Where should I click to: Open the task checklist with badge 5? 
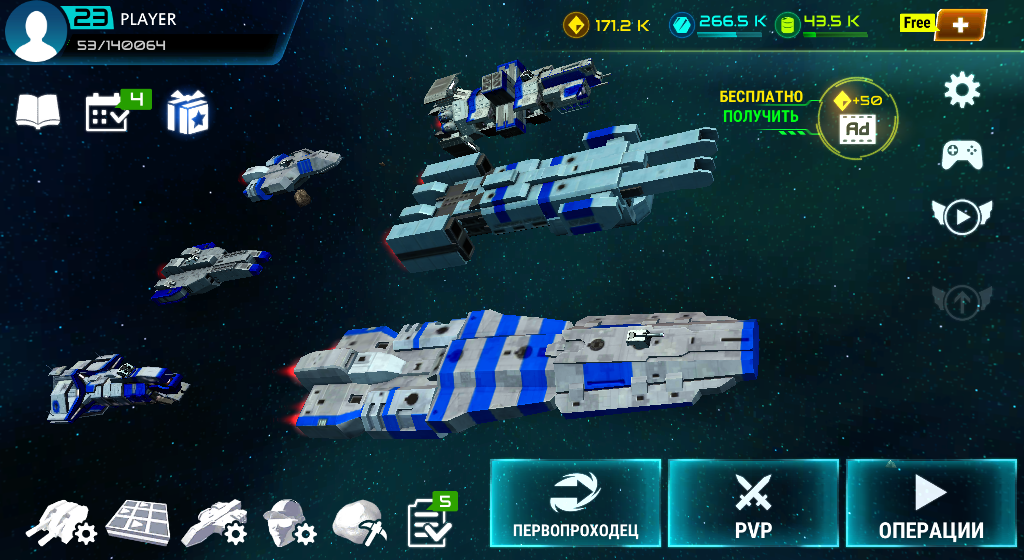click(x=429, y=521)
